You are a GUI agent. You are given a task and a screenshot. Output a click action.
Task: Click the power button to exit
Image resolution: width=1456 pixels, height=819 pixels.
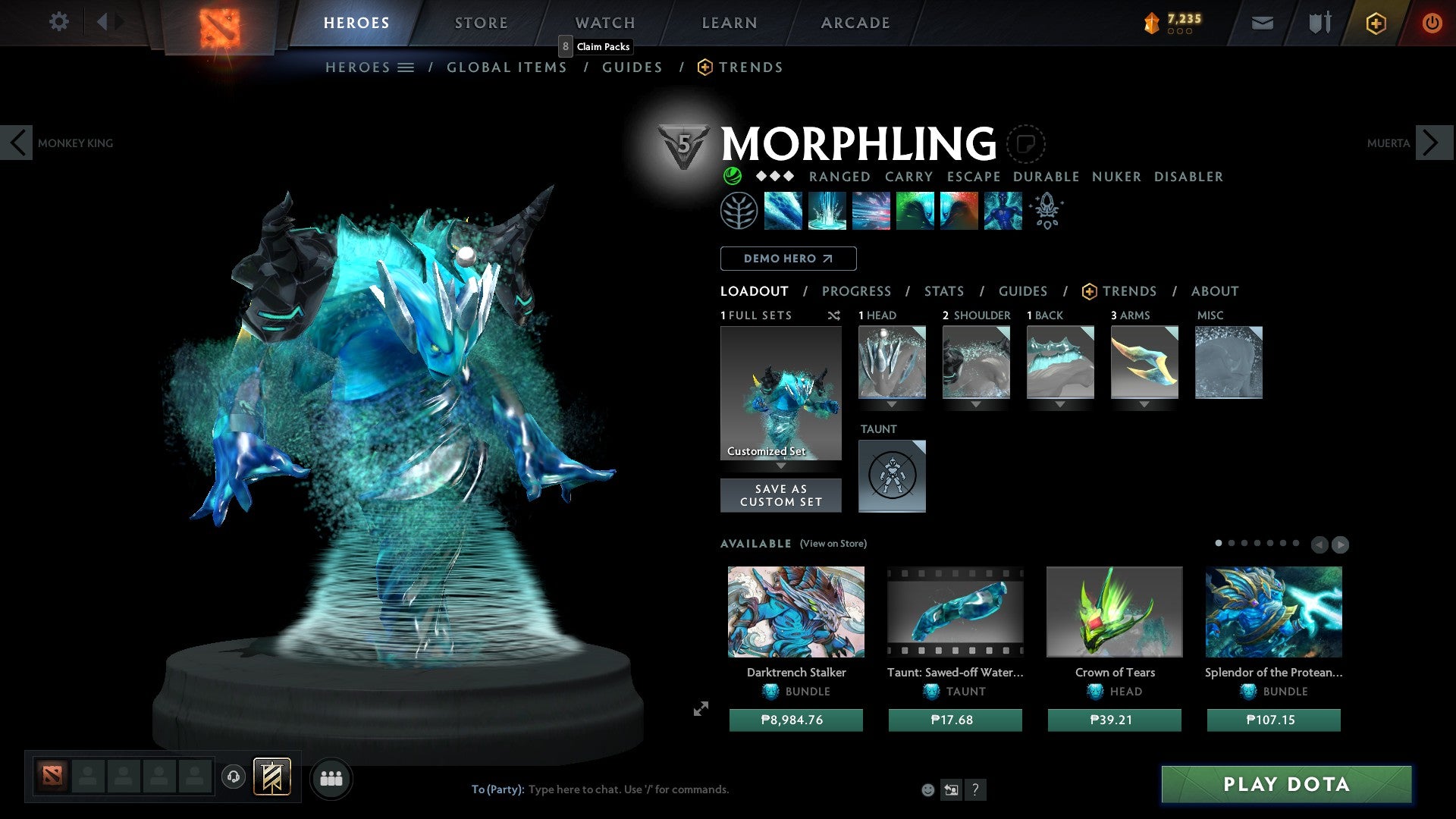click(x=1432, y=23)
